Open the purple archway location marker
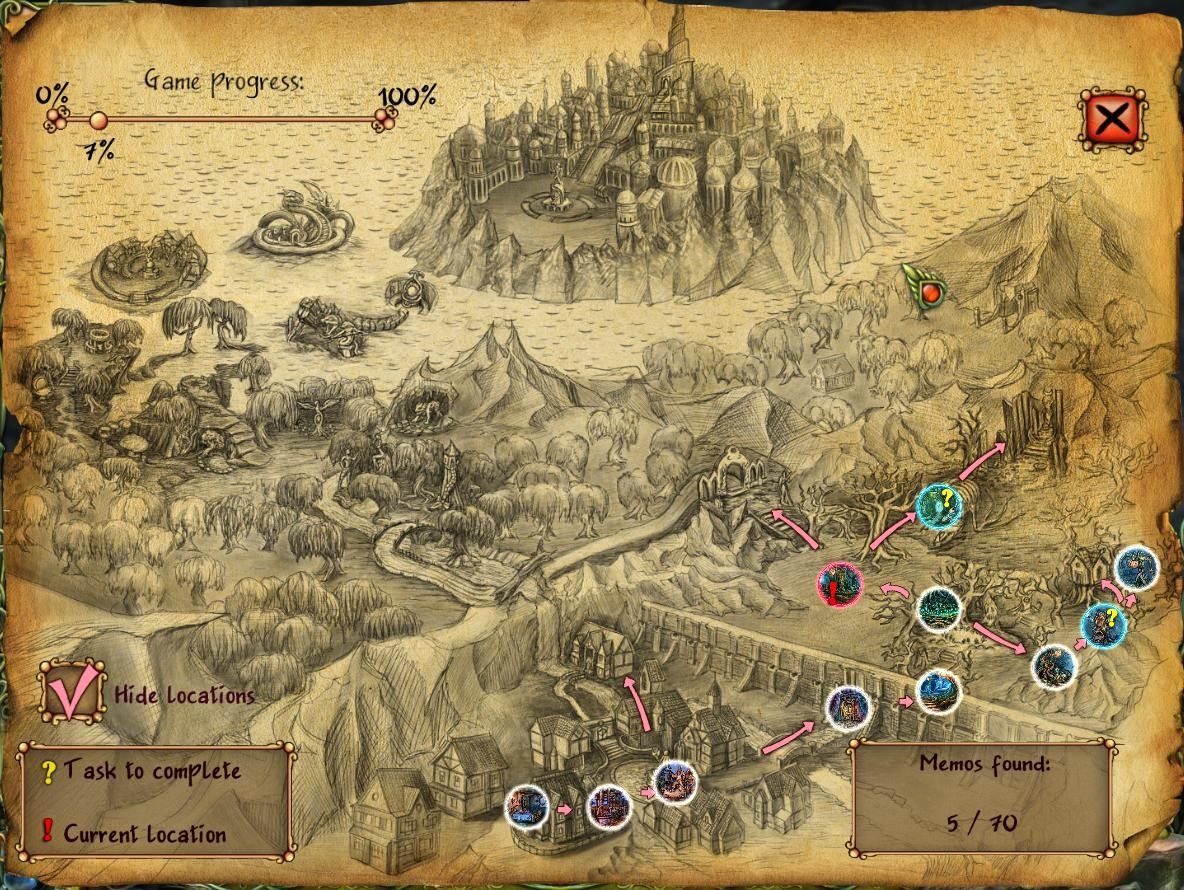The width and height of the screenshot is (1184, 890). pos(848,709)
